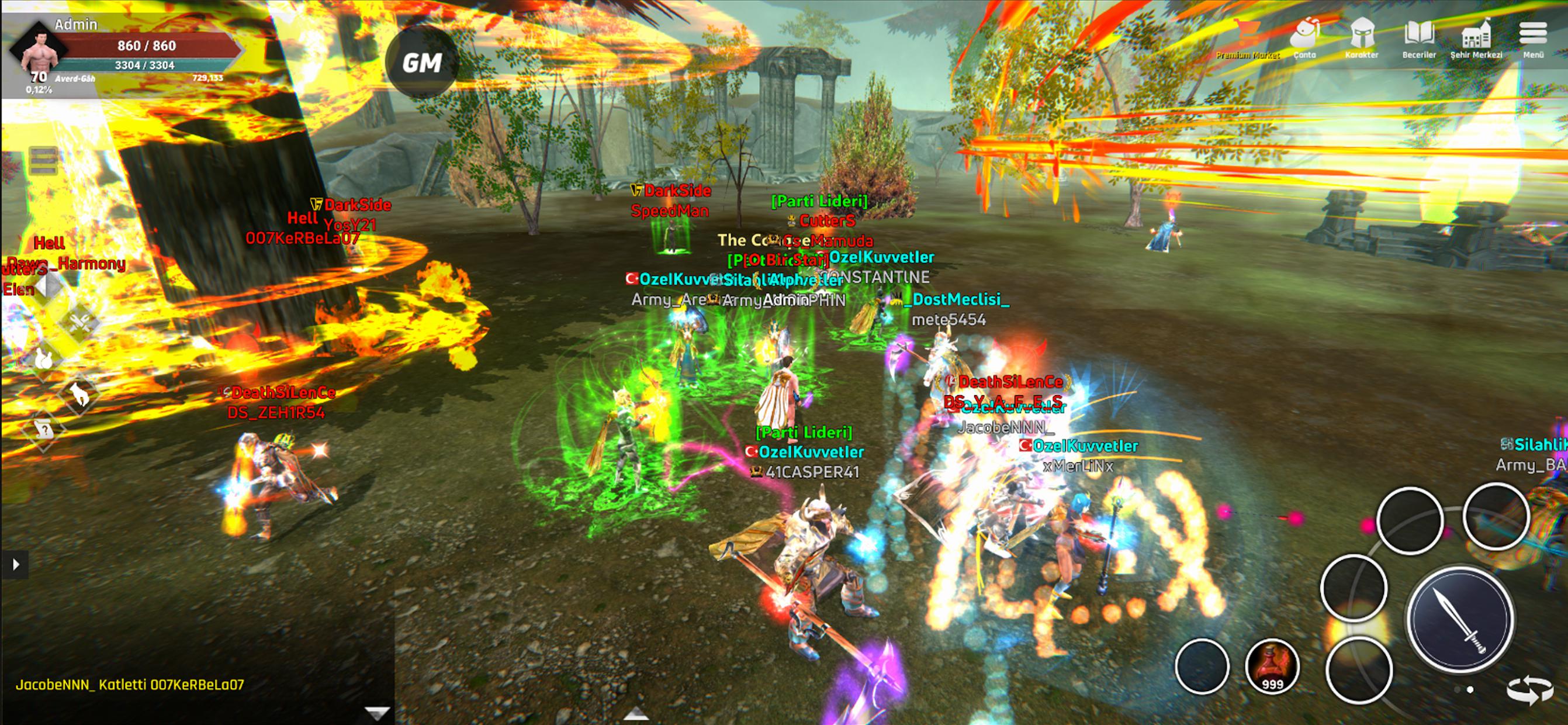
Task: Activate the horse mount diamond icon
Action: (x=79, y=396)
